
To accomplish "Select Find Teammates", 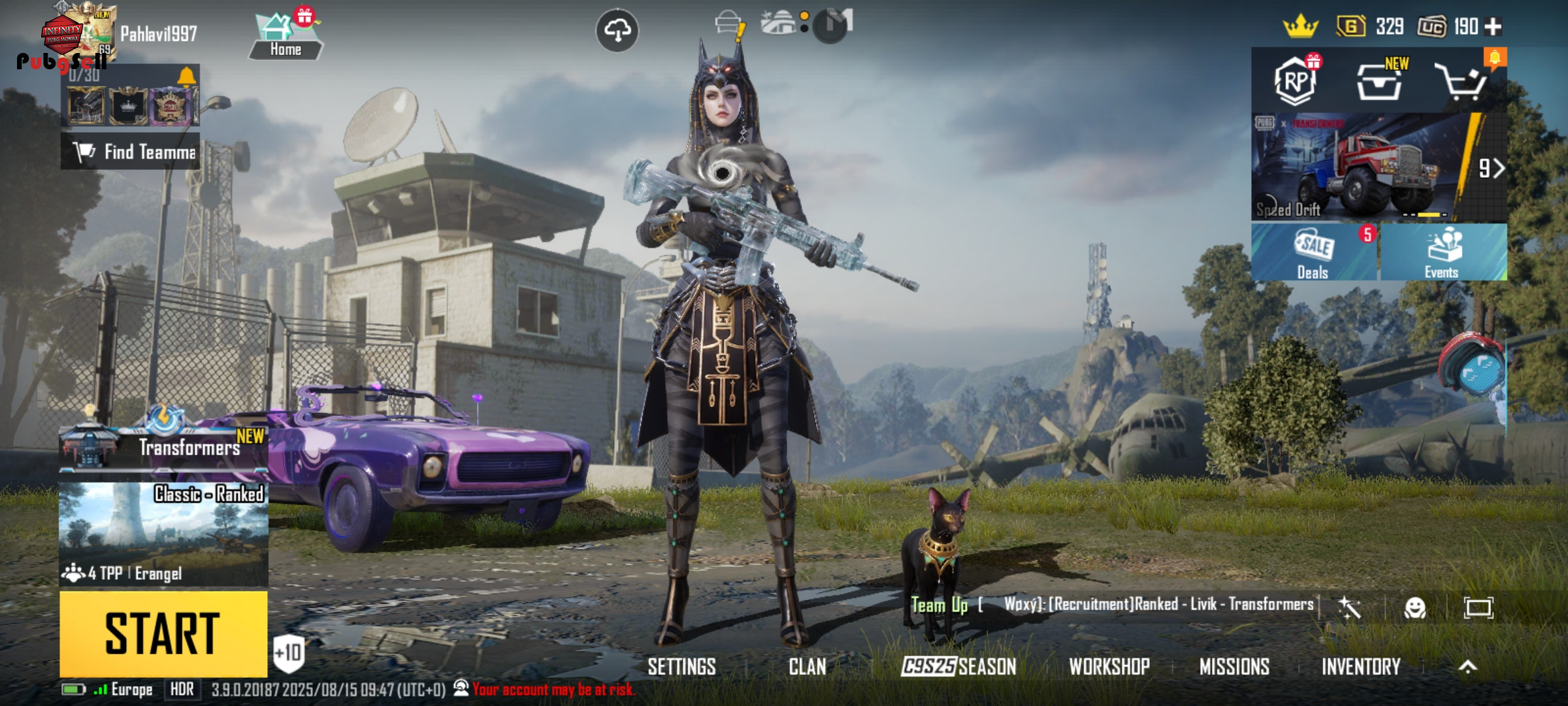I will click(x=131, y=152).
